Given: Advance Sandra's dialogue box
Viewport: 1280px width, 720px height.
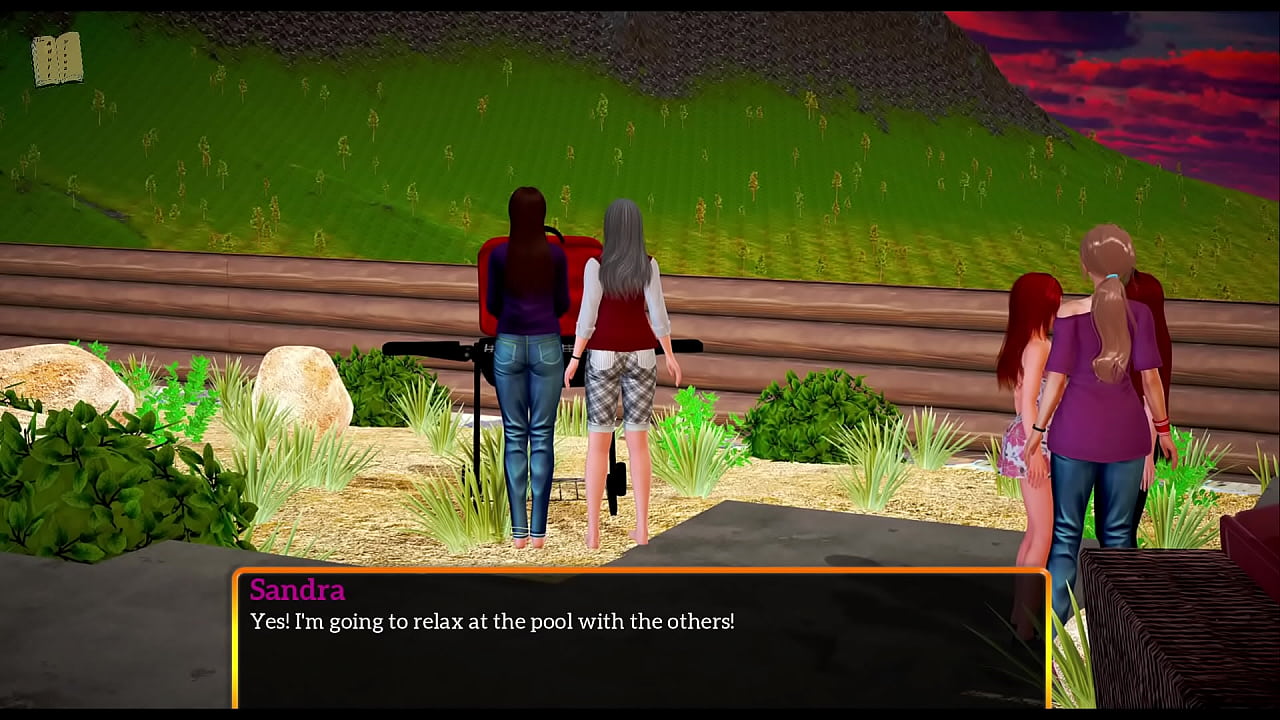Looking at the screenshot, I should (x=640, y=638).
